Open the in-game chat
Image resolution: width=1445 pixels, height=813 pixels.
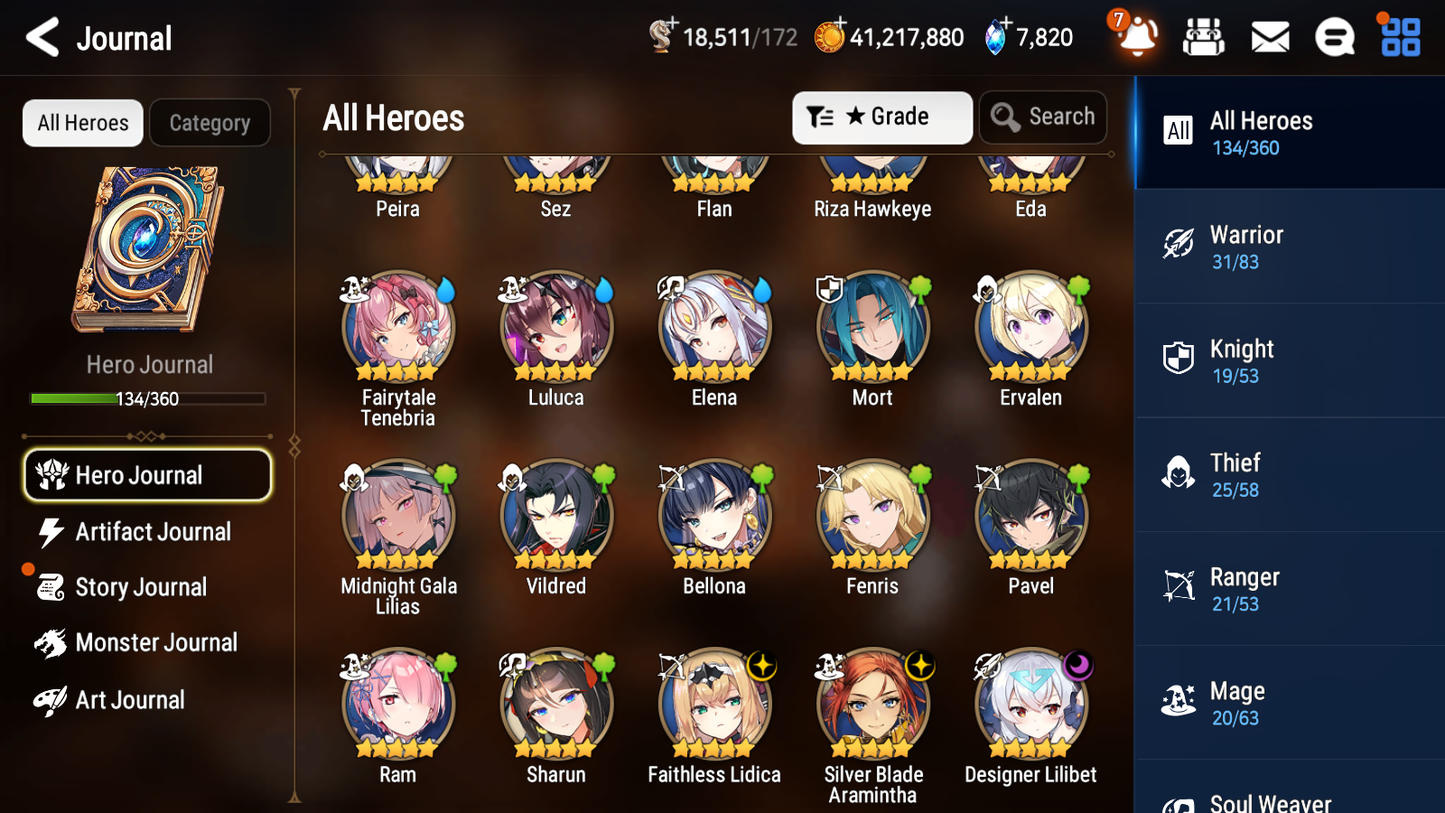coord(1334,37)
